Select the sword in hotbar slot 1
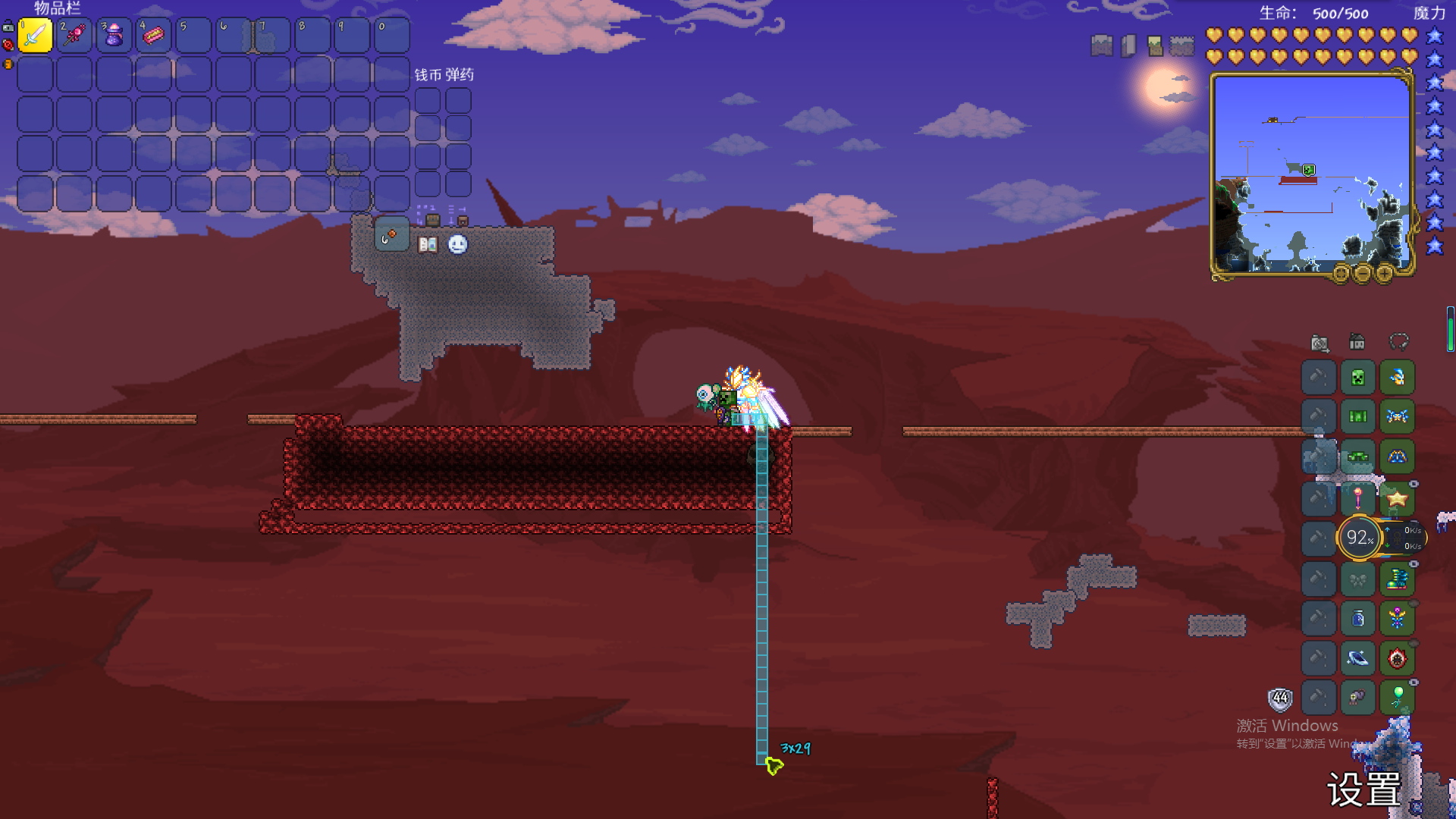 (35, 35)
